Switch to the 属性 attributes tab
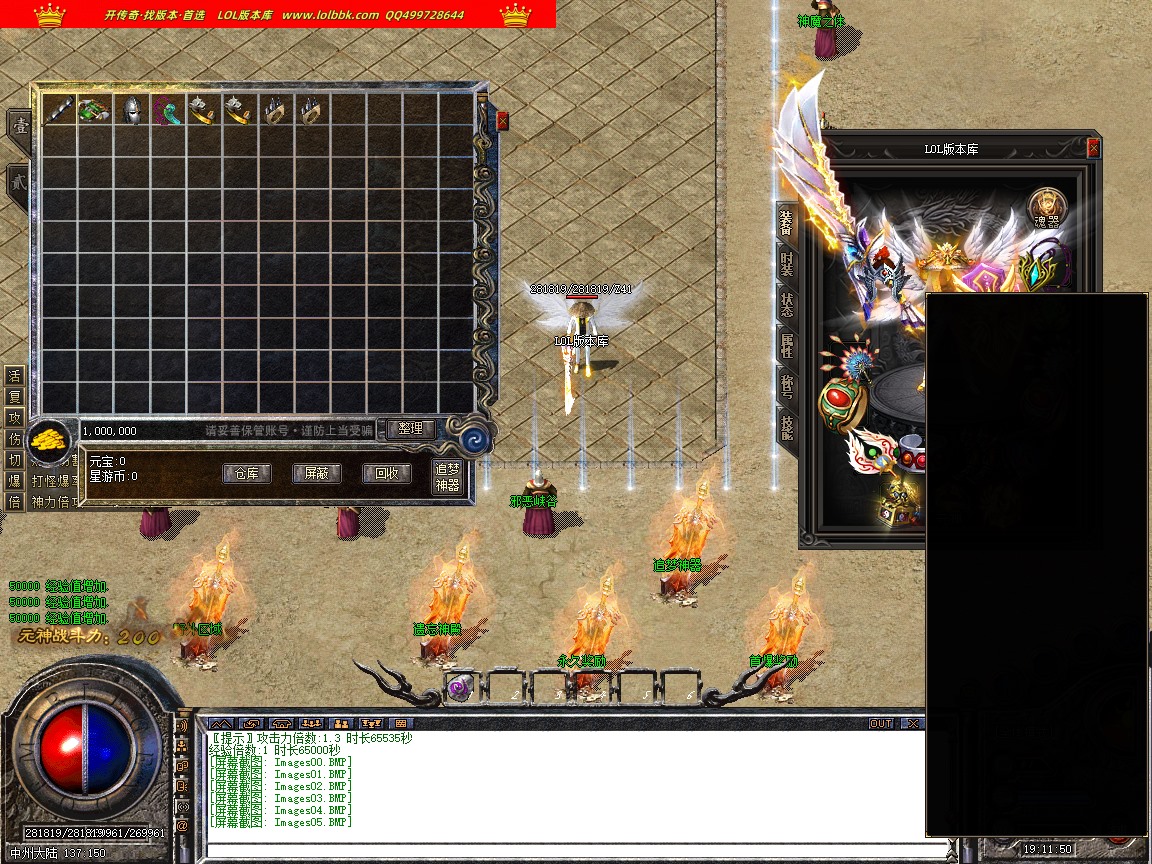The width and height of the screenshot is (1152, 864). pos(787,347)
